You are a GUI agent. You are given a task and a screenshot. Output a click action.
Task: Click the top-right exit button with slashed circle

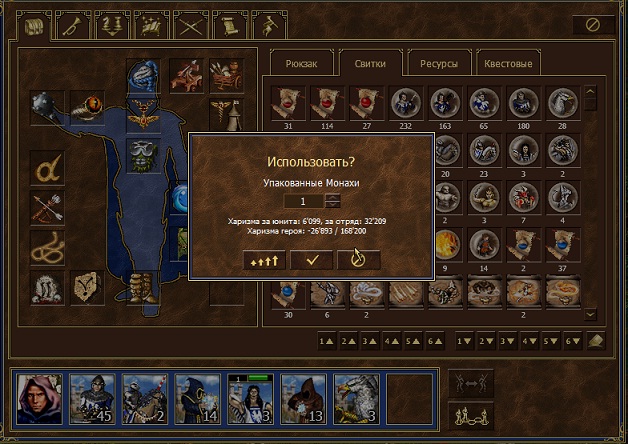point(593,24)
